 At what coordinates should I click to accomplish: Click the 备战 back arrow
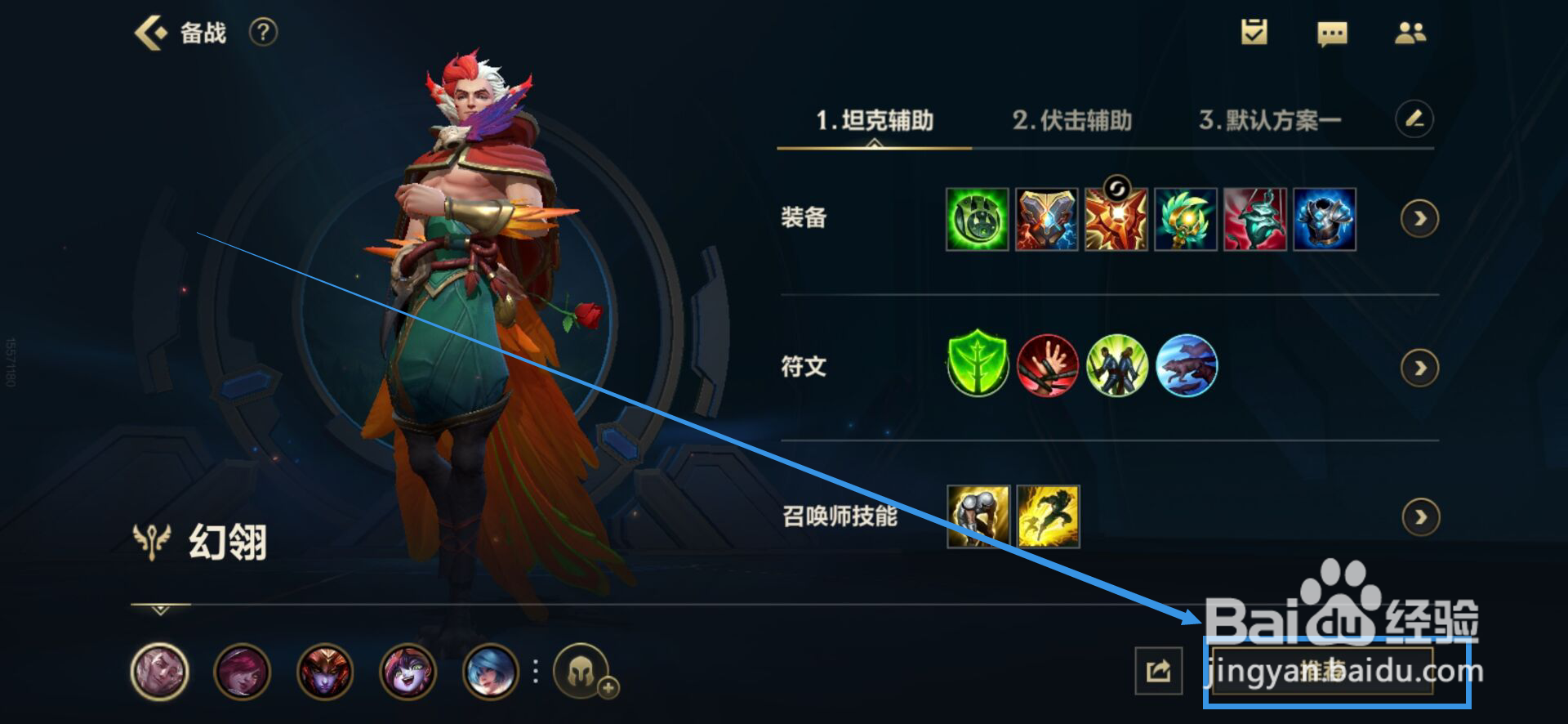(x=150, y=33)
